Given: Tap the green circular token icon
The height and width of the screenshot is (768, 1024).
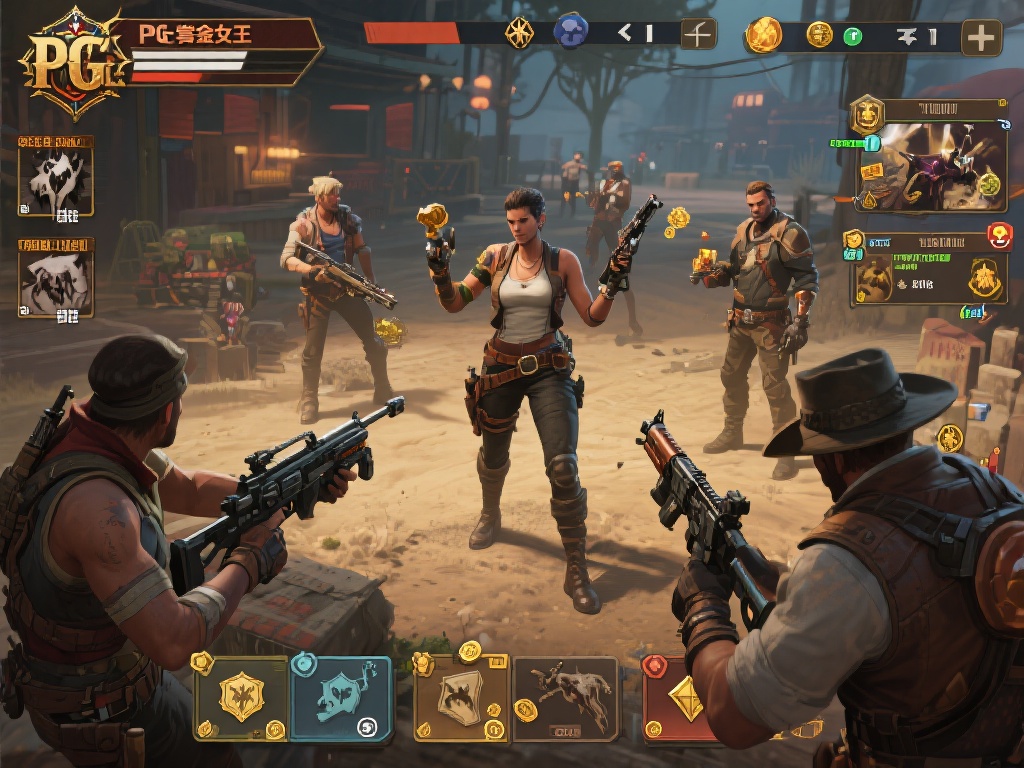Looking at the screenshot, I should (x=852, y=37).
